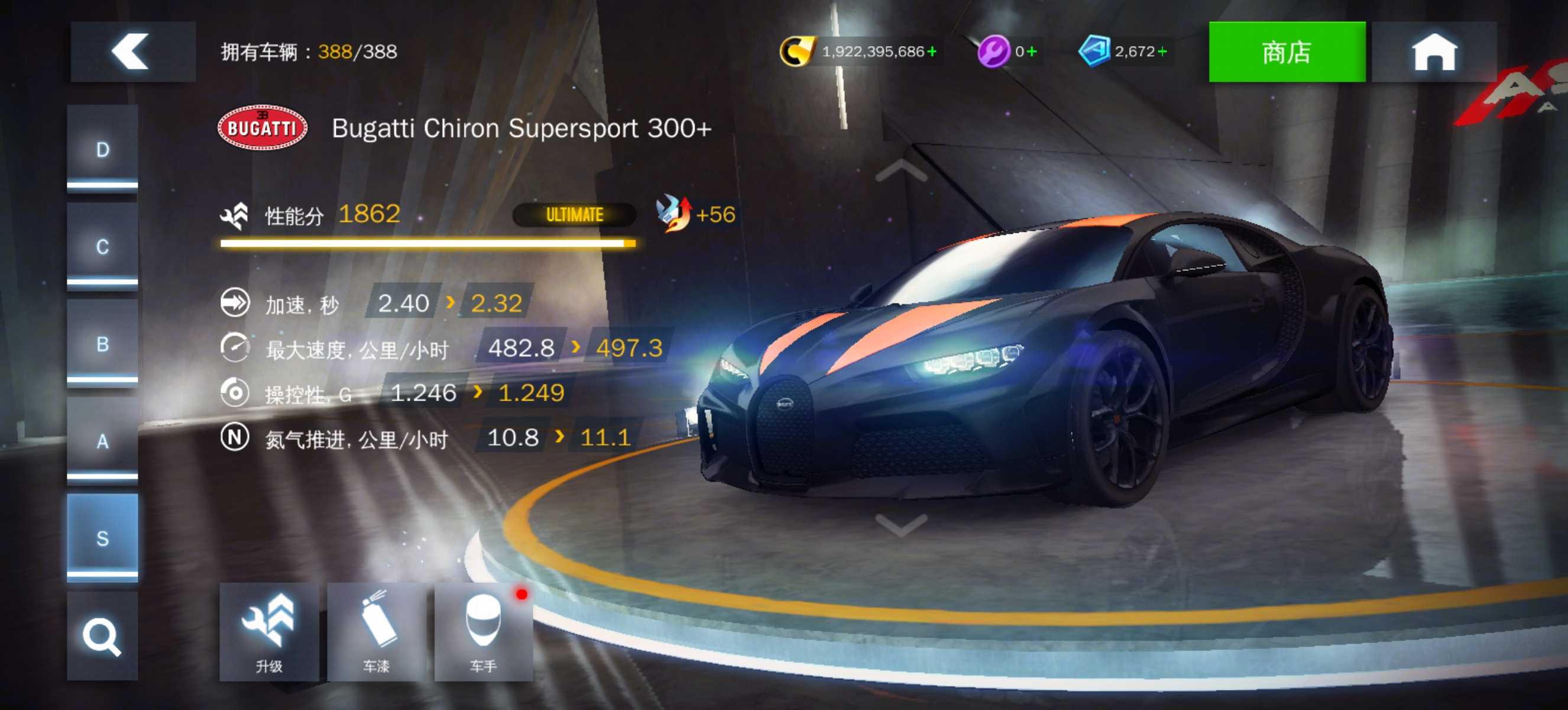Image resolution: width=1568 pixels, height=710 pixels.
Task: Add more gold credits
Action: coord(932,51)
